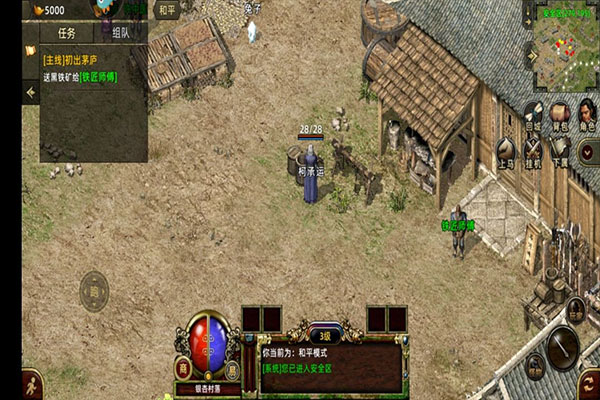Use the 回城 return-to-town scroll icon
The height and width of the screenshot is (400, 600).
coord(532,113)
